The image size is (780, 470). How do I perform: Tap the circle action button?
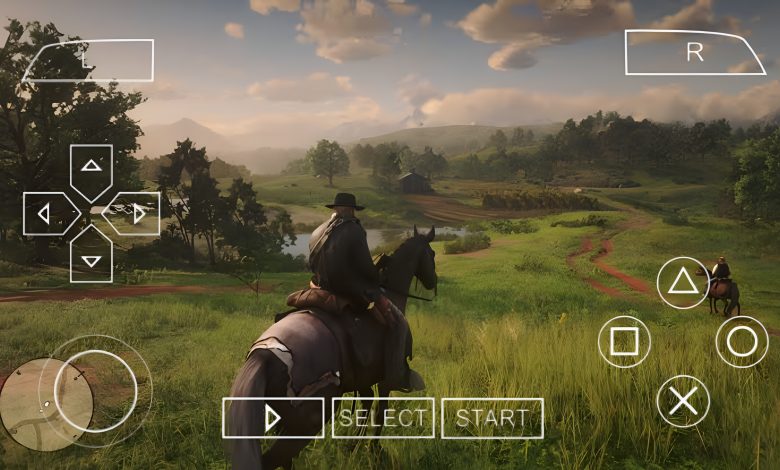click(742, 342)
